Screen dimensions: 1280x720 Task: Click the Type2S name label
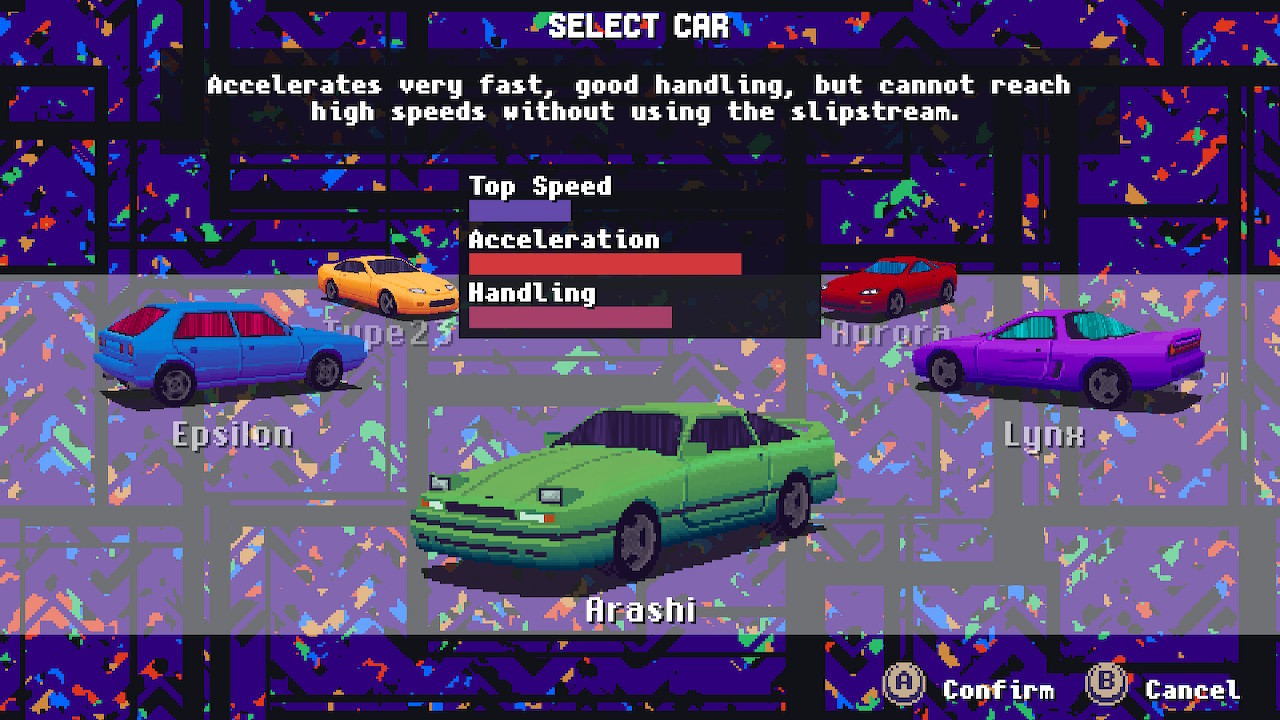pyautogui.click(x=385, y=330)
